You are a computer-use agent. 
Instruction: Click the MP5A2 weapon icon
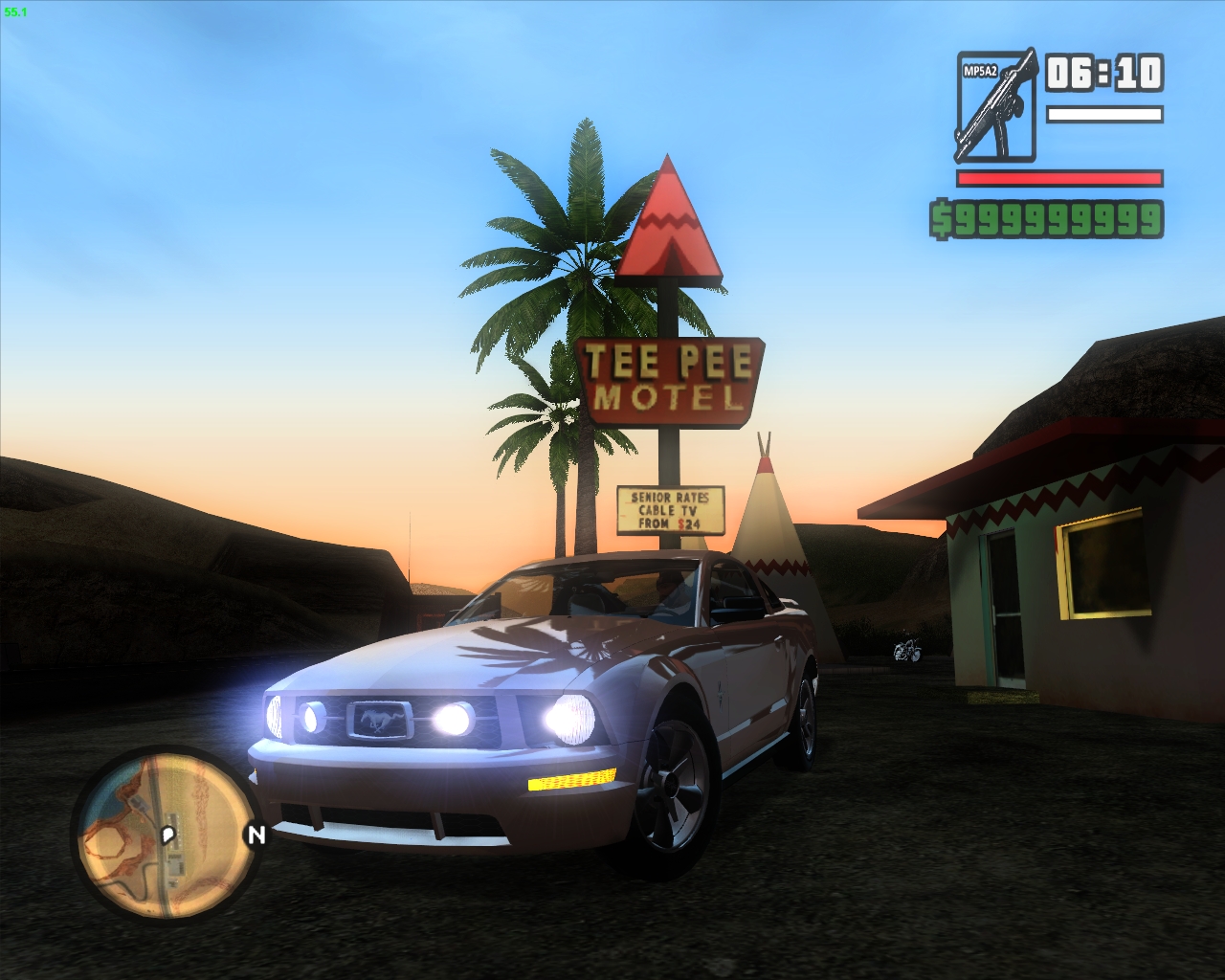coord(996,105)
